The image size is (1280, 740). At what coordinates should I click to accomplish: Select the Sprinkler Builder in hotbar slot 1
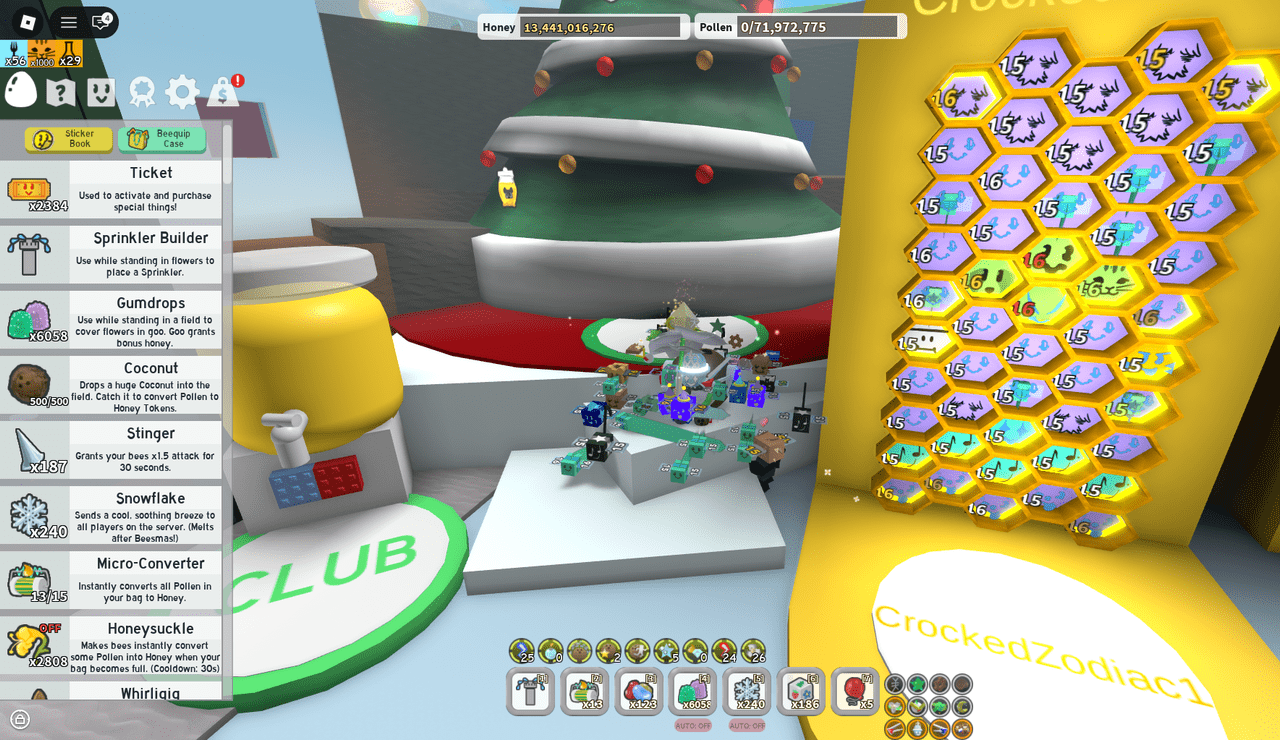(530, 690)
